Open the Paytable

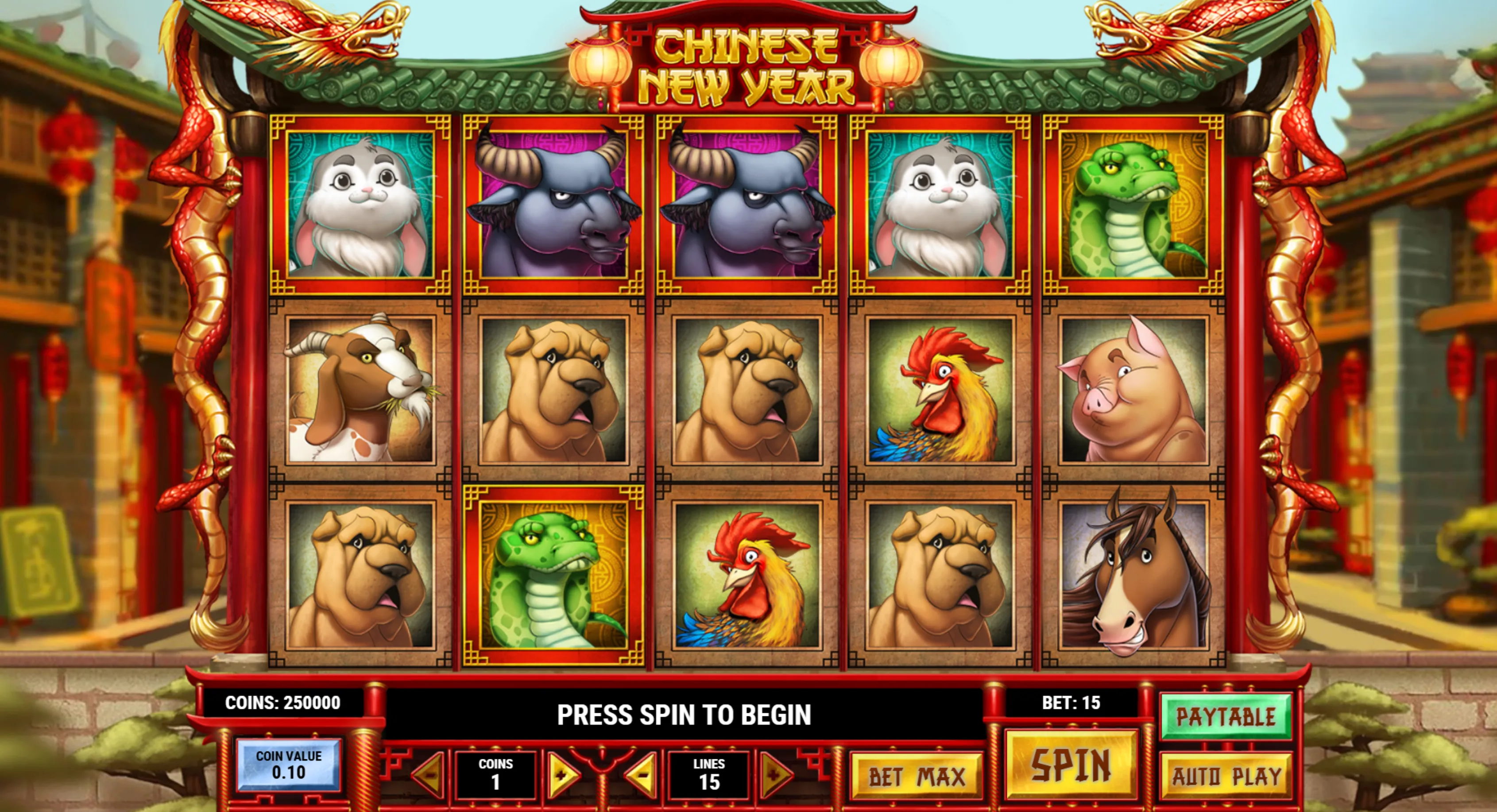(1226, 717)
